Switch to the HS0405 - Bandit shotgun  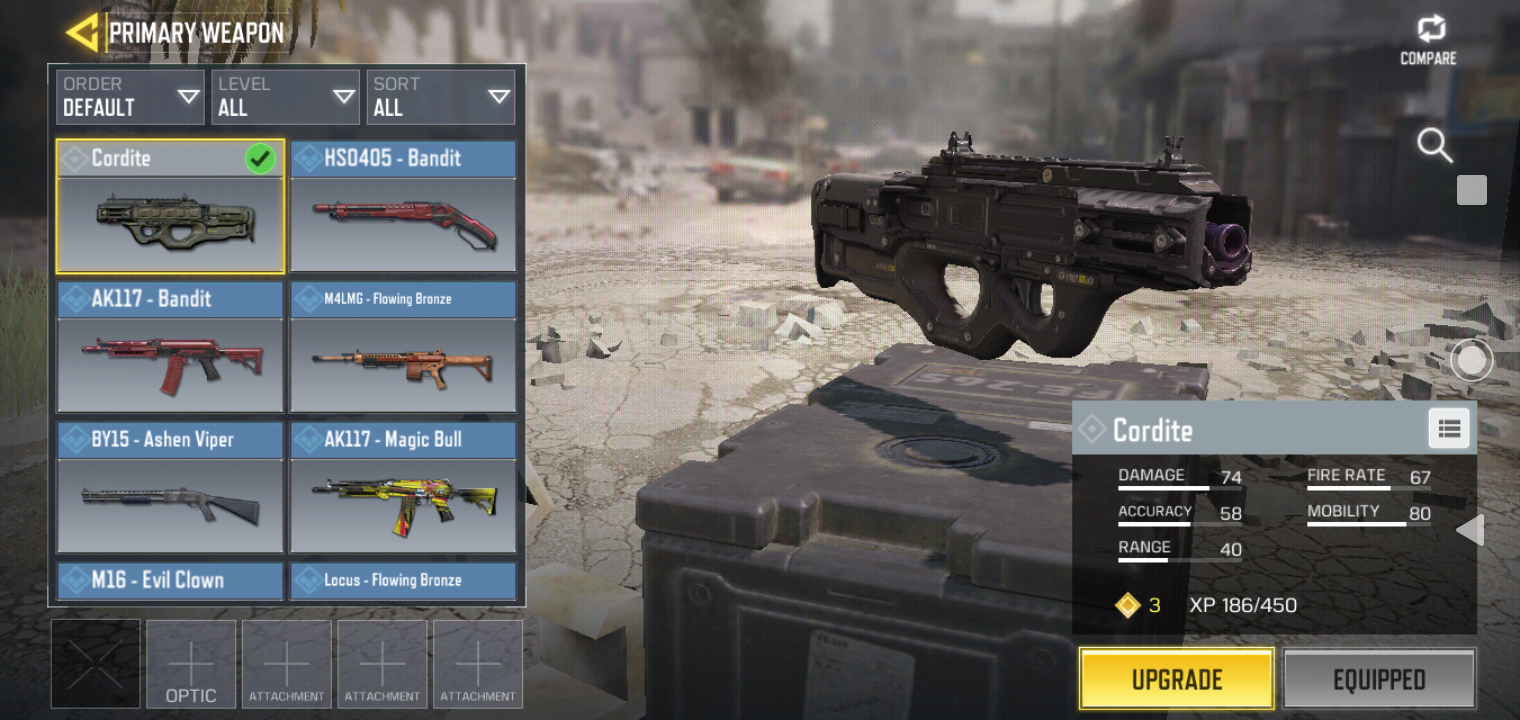click(x=403, y=207)
